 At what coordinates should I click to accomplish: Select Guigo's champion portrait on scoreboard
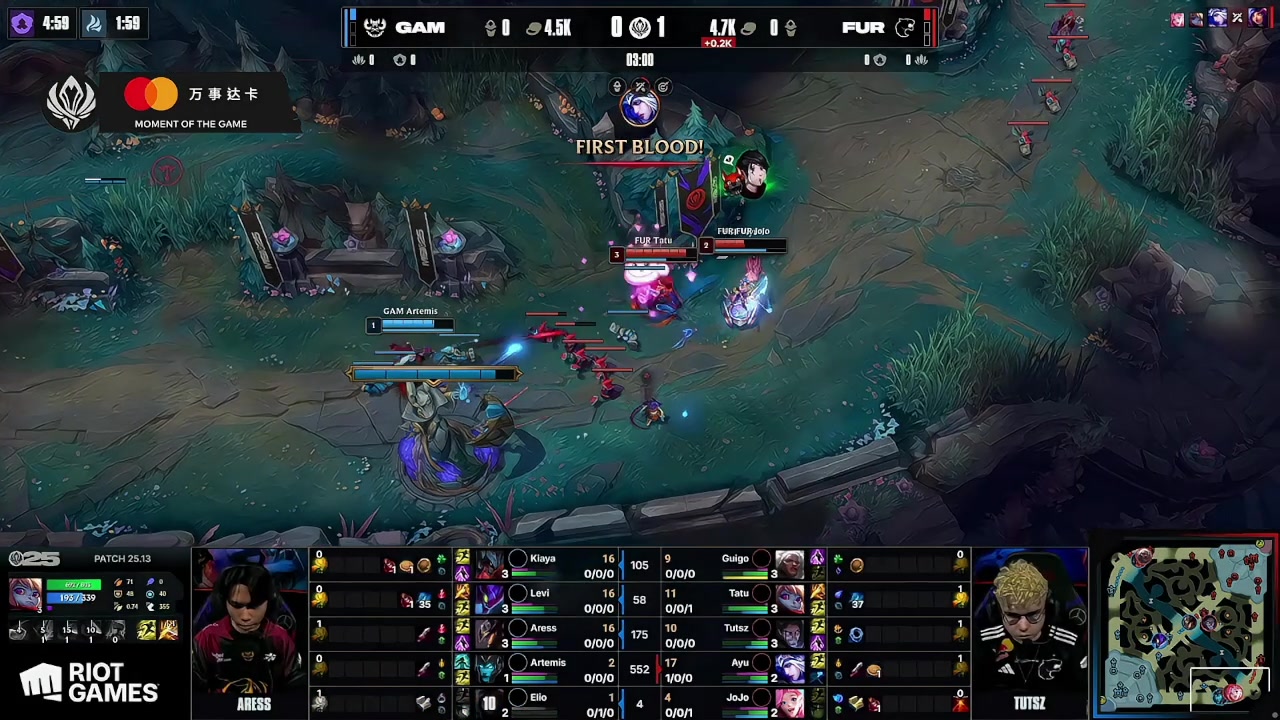point(789,565)
